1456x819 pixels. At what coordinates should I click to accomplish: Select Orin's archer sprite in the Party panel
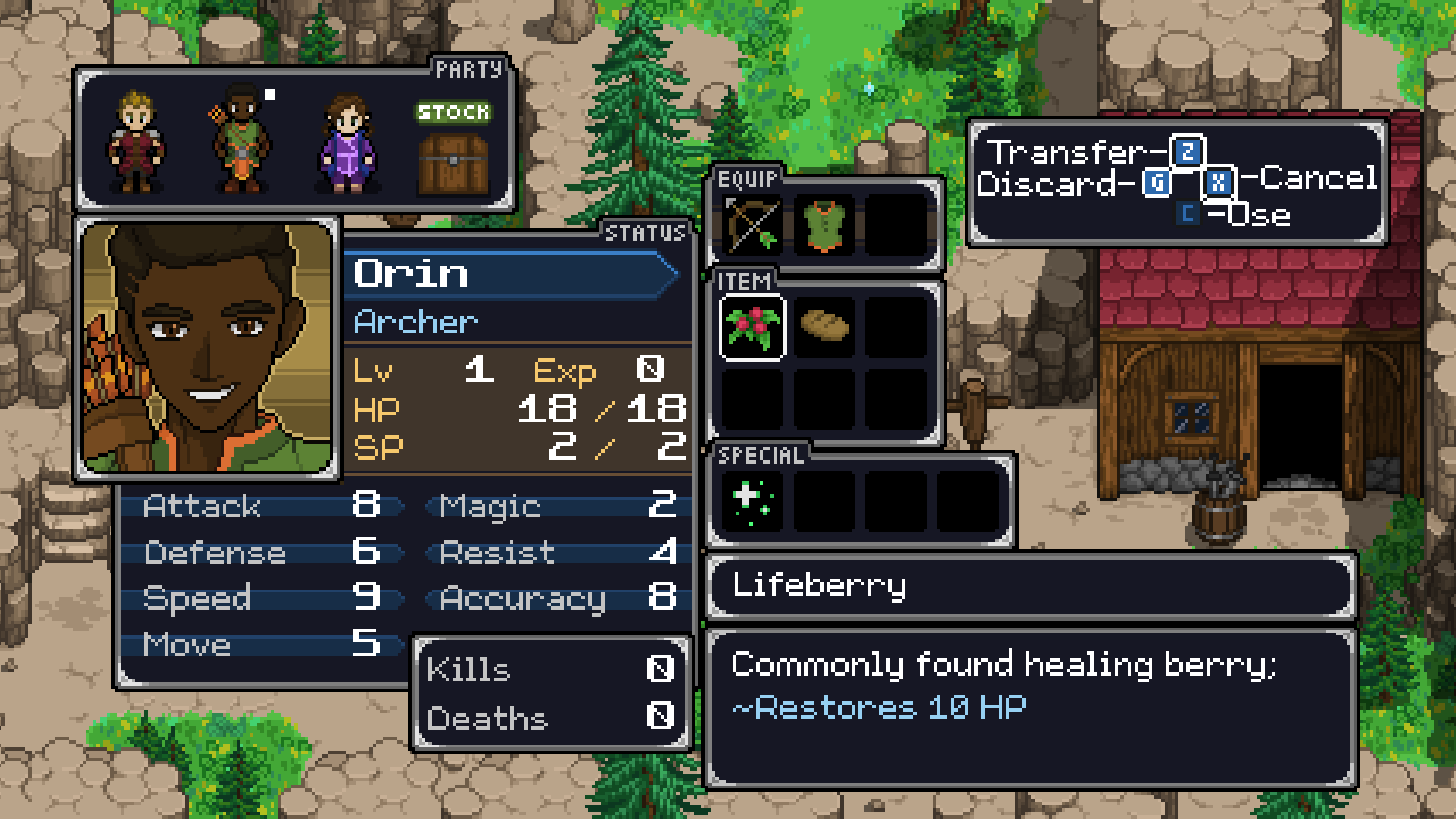(x=243, y=140)
